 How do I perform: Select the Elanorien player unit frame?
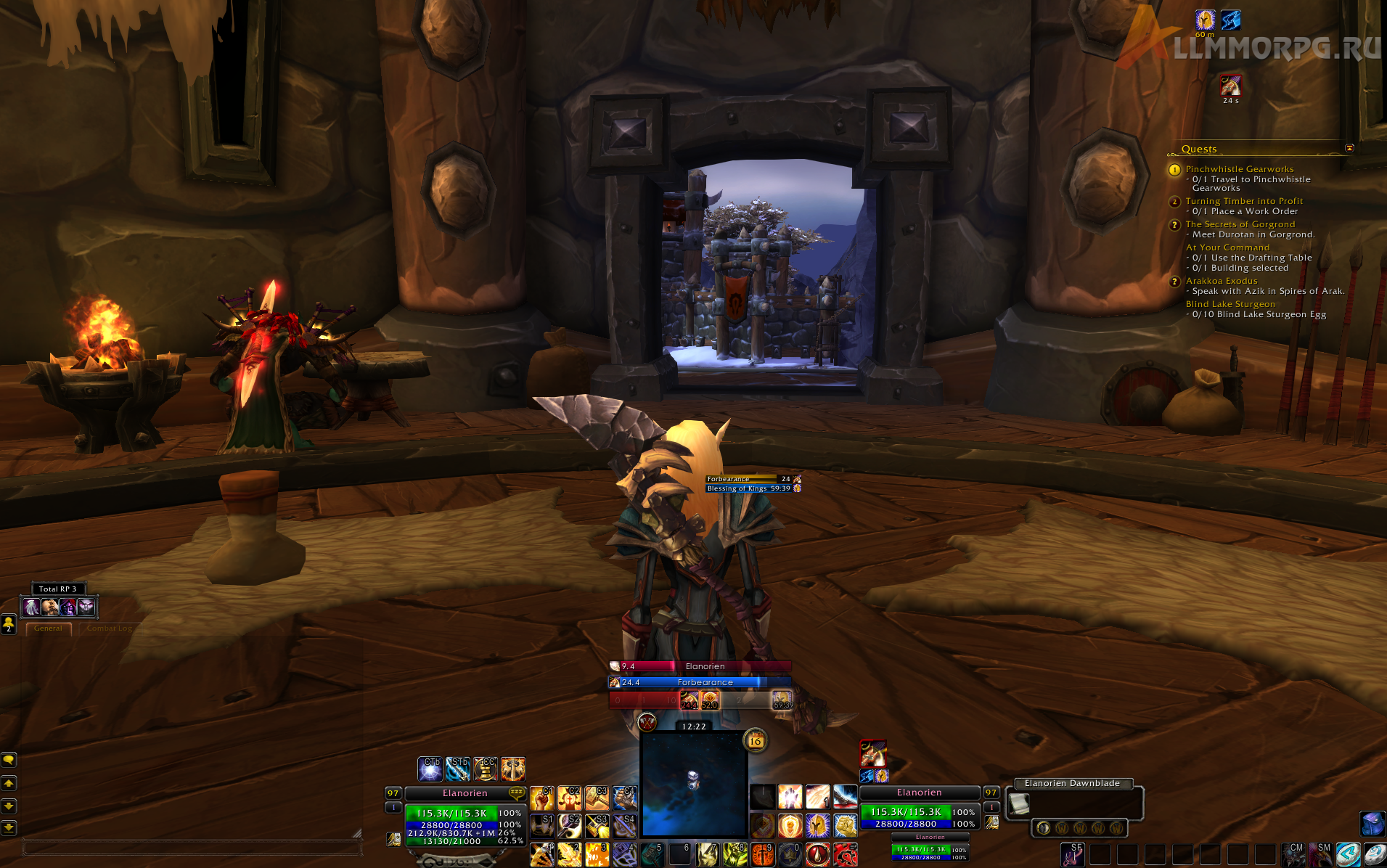pyautogui.click(x=465, y=793)
